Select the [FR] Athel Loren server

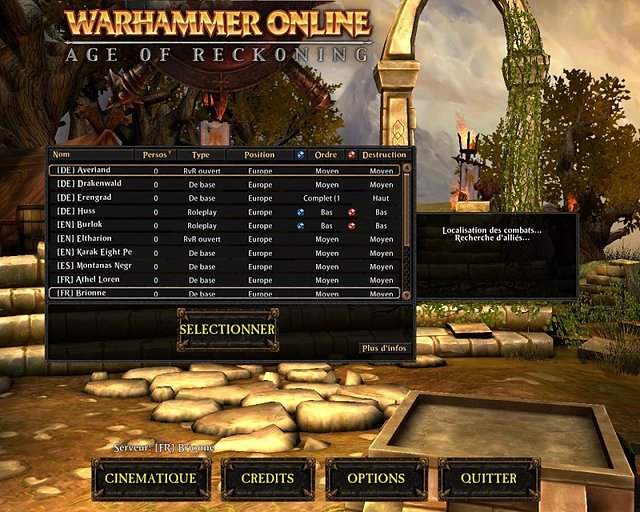tap(224, 280)
